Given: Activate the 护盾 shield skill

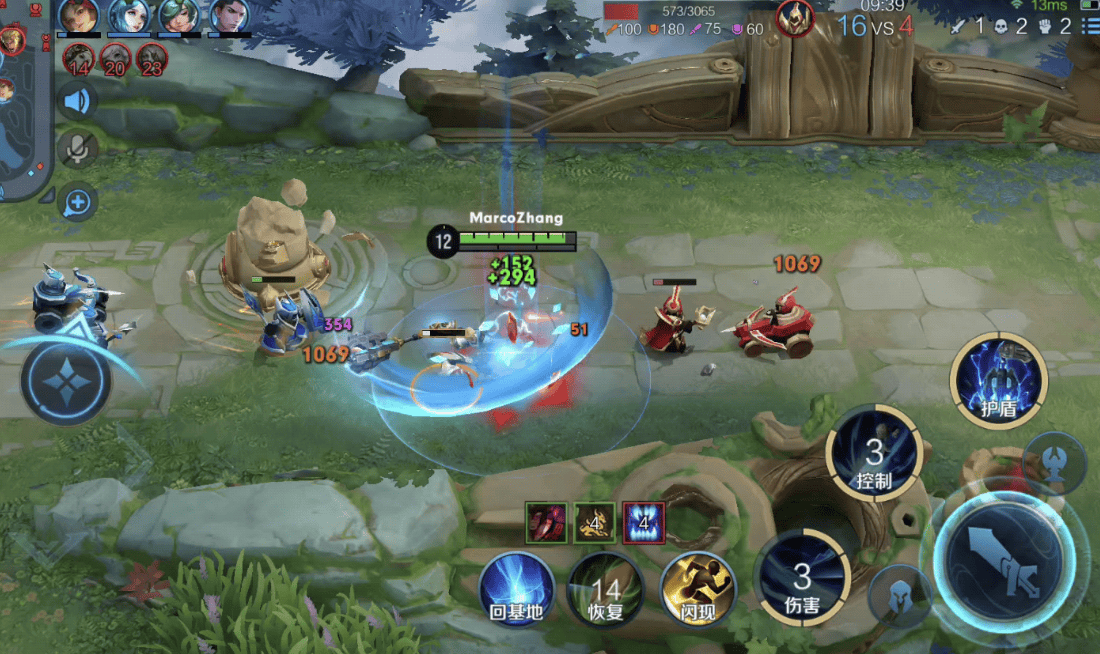Looking at the screenshot, I should pyautogui.click(x=998, y=380).
